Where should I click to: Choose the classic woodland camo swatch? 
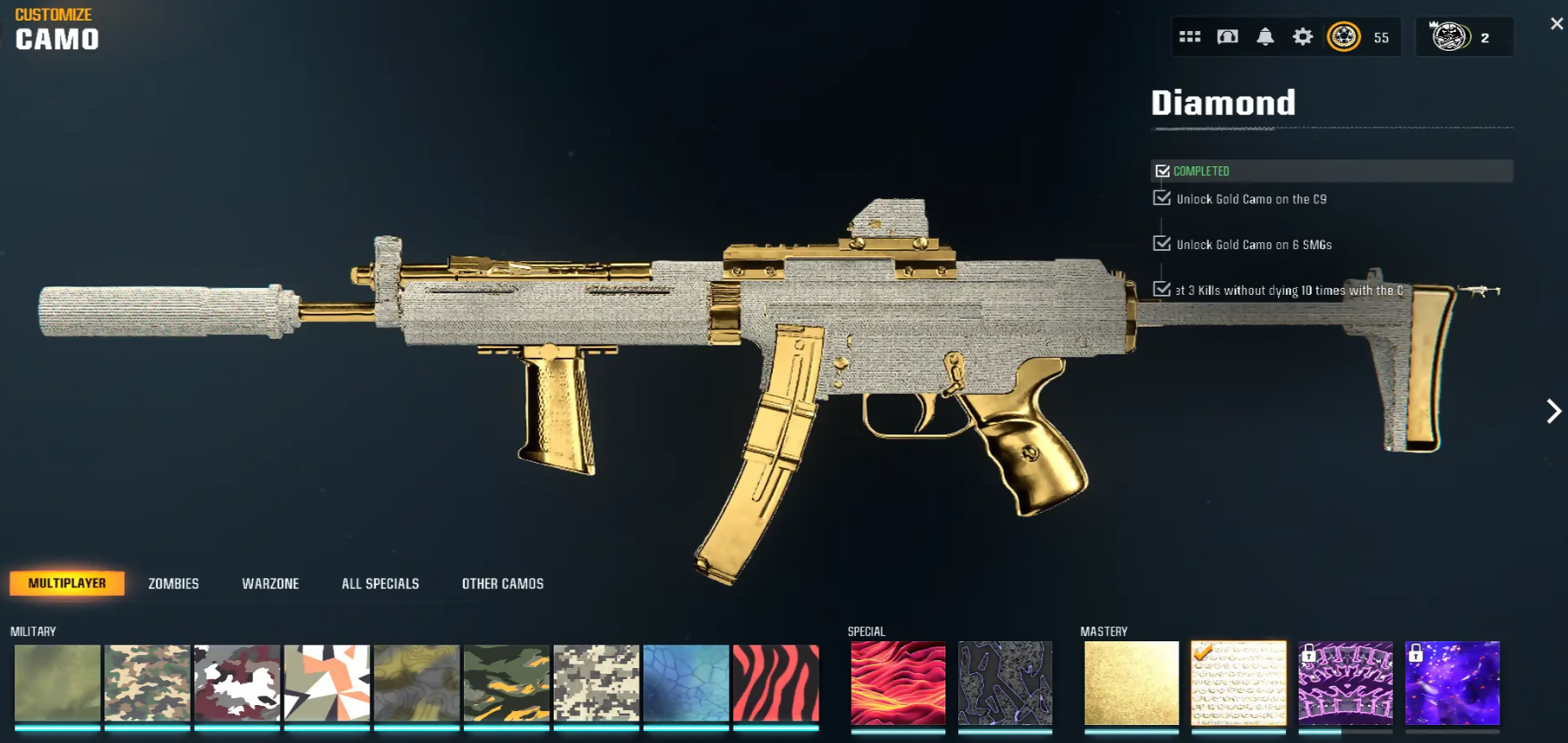coord(147,683)
